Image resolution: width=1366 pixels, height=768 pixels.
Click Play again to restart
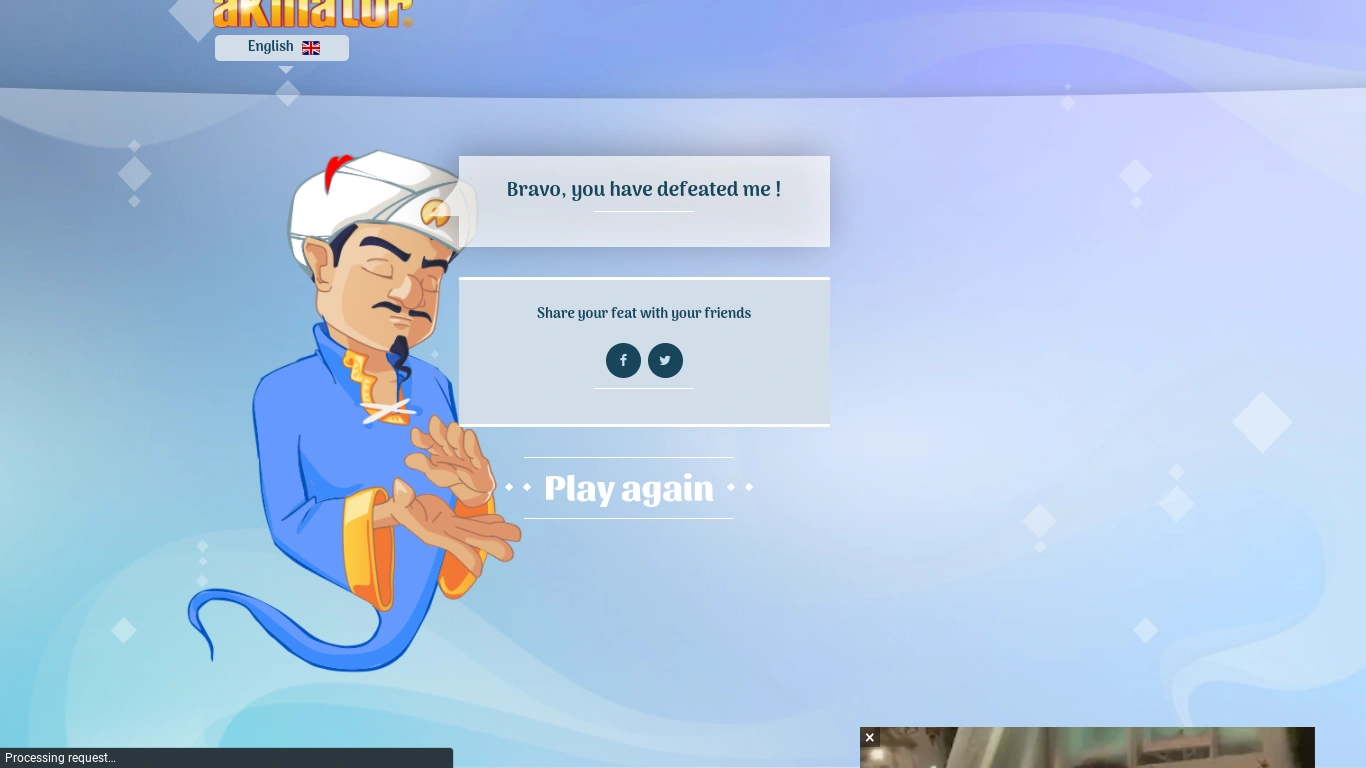point(628,489)
